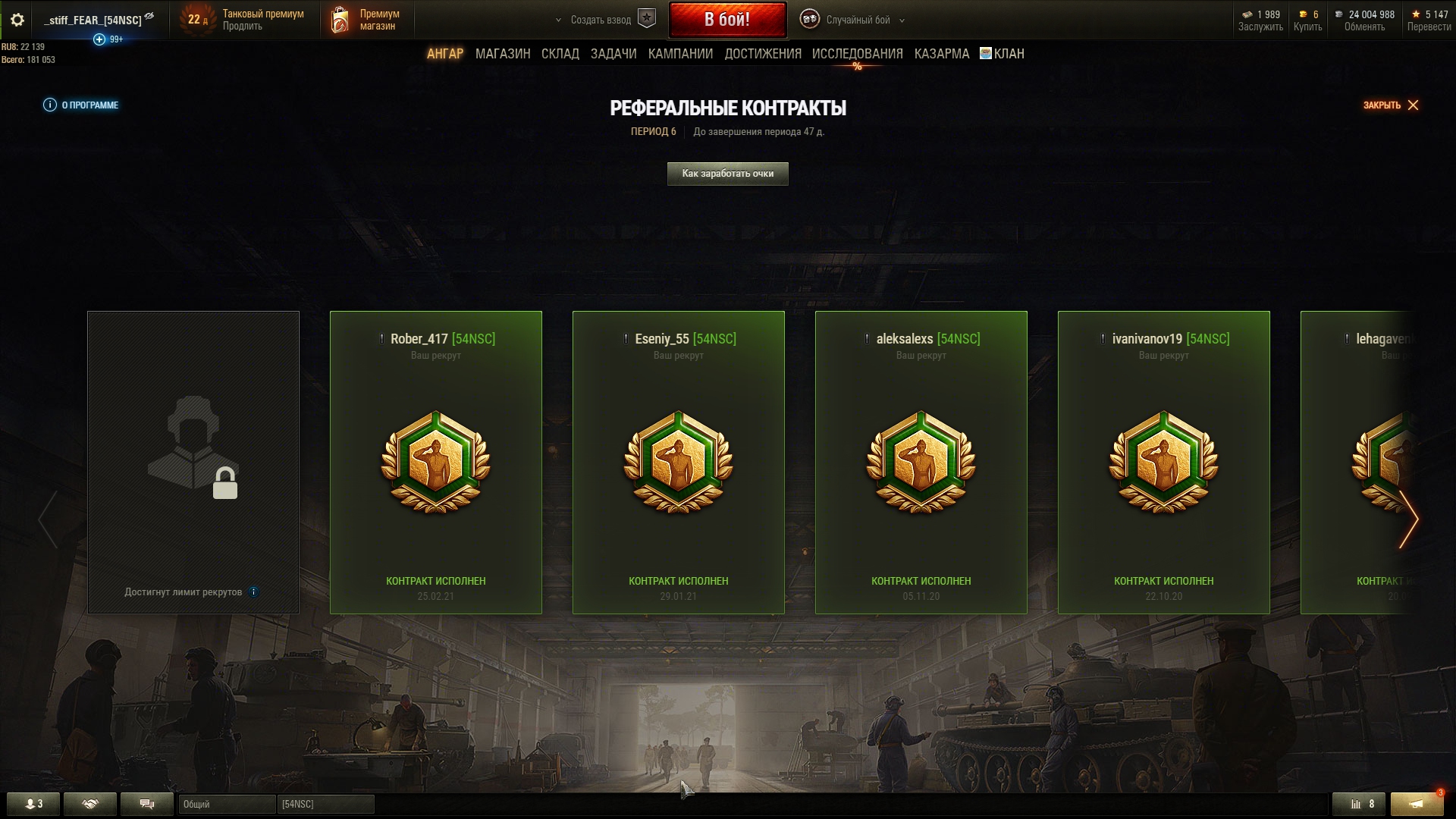Screen dimensions: 1456x819
Task: Start the battle with the В бой! button
Action: tap(726, 20)
